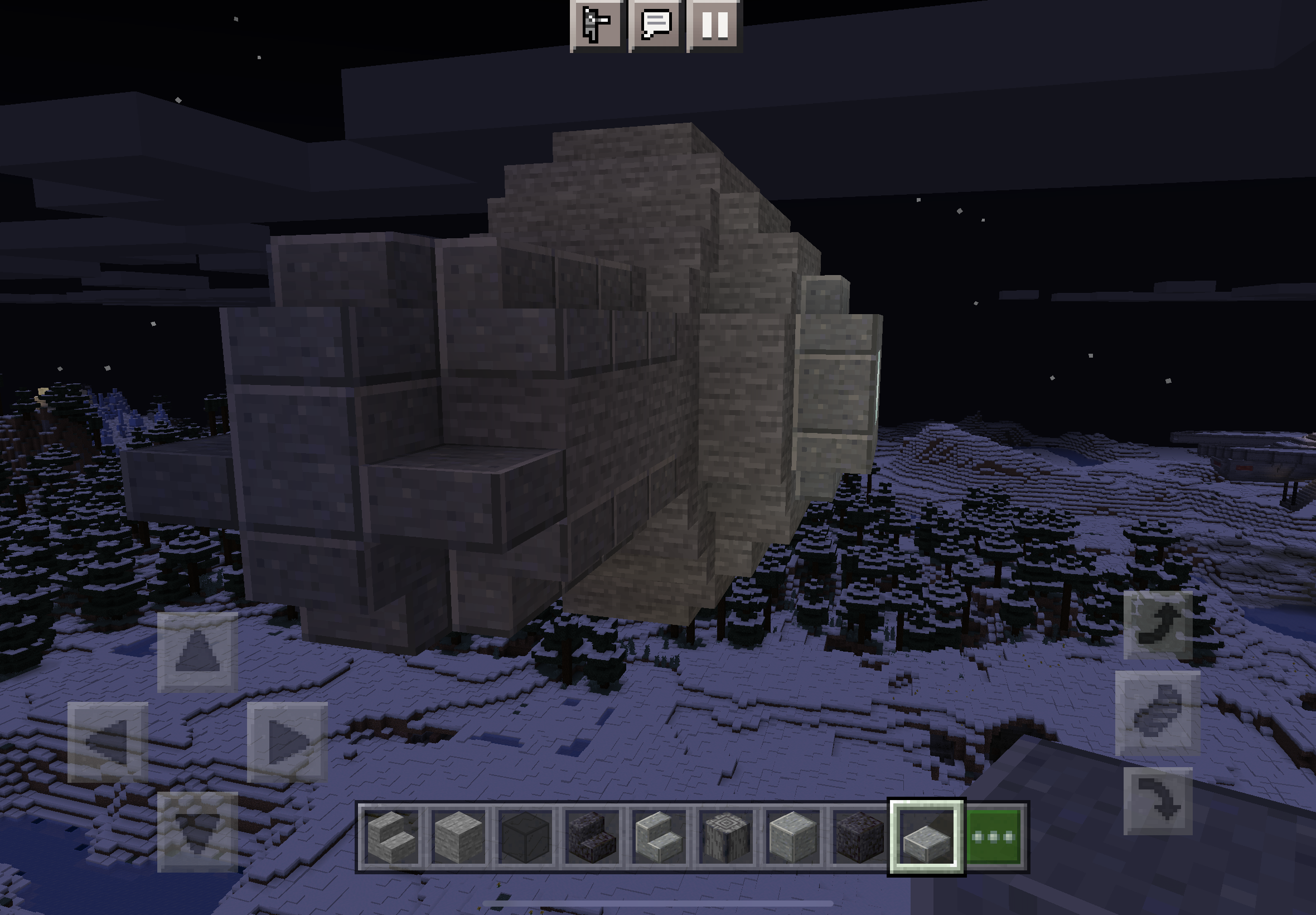
Task: Fly downward with the descend button
Action: (x=1158, y=801)
